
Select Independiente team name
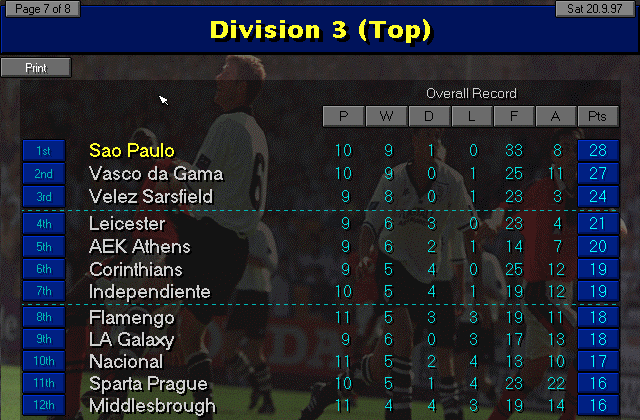click(x=150, y=292)
